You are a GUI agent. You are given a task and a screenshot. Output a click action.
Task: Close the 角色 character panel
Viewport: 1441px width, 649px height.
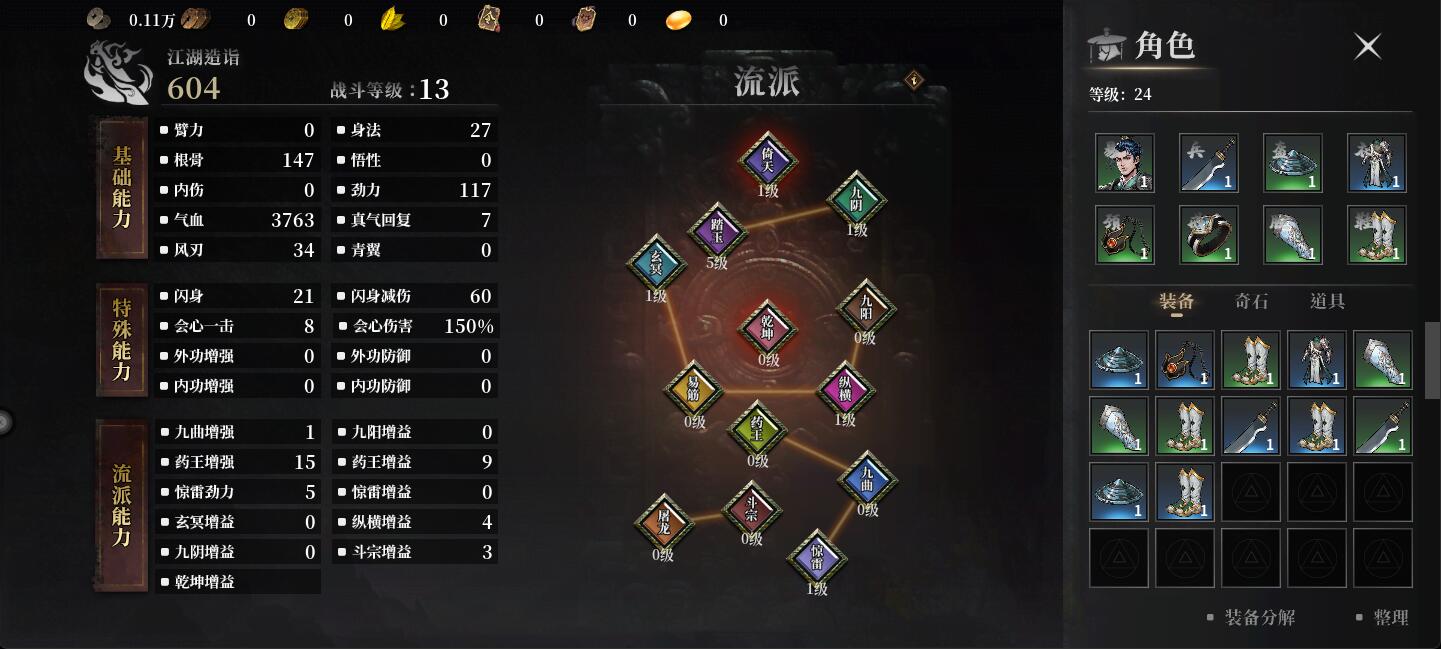point(1367,46)
